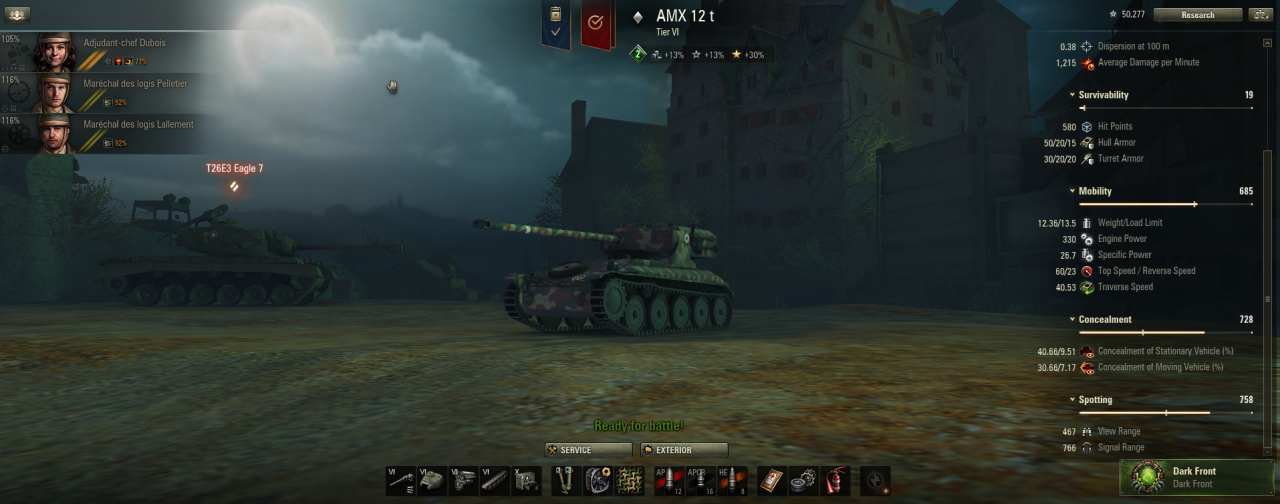This screenshot has height=504, width=1280.
Task: Click the vehicle comparison scales icon
Action: coord(1260,15)
